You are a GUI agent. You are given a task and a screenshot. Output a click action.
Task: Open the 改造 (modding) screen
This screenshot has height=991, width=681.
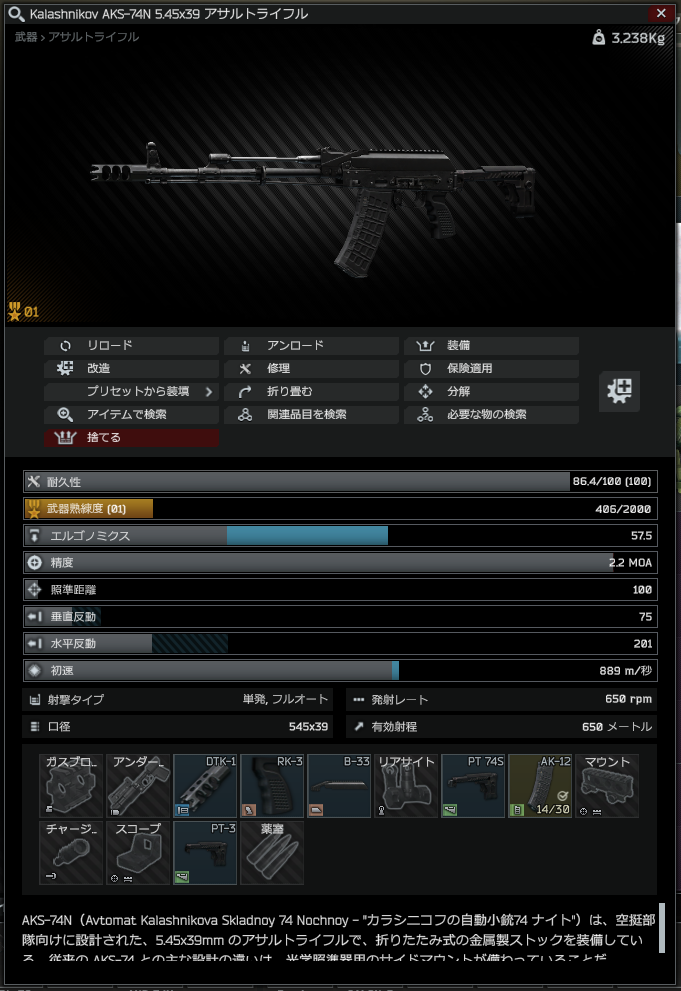pos(131,369)
